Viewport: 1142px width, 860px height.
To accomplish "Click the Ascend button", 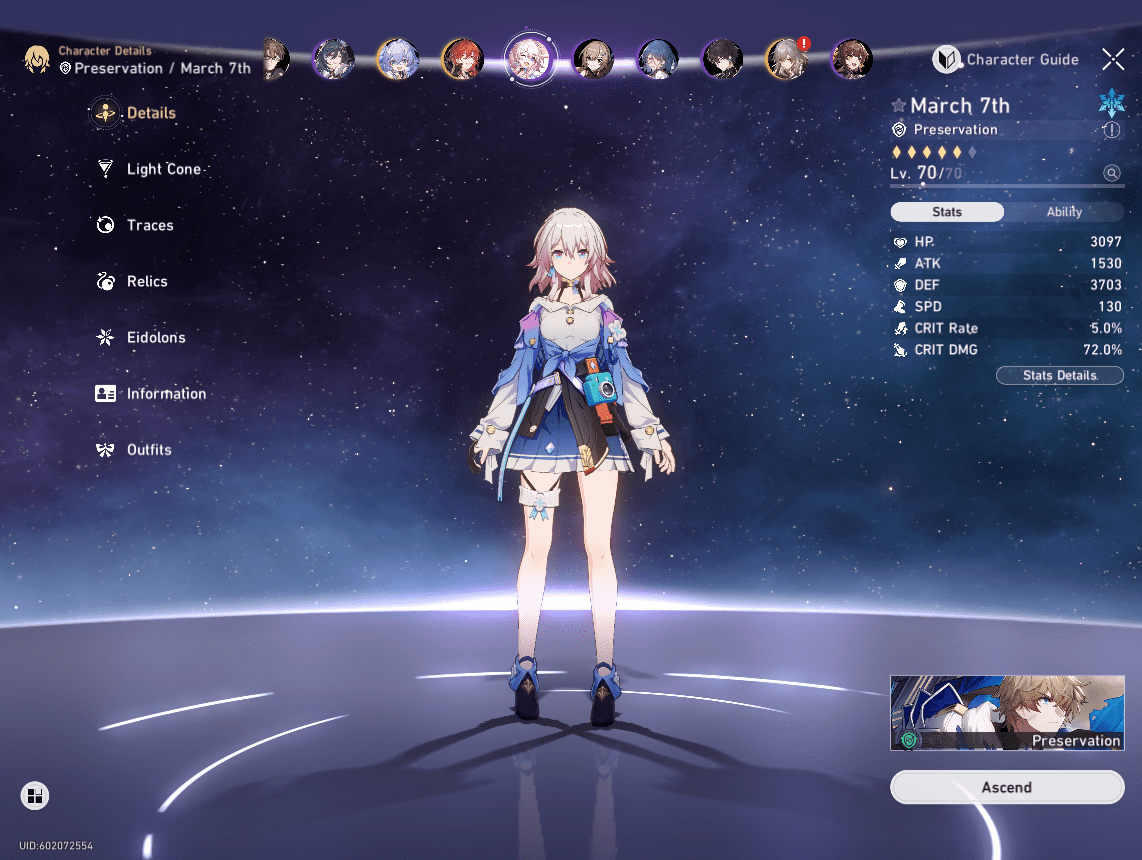I will coord(1007,787).
